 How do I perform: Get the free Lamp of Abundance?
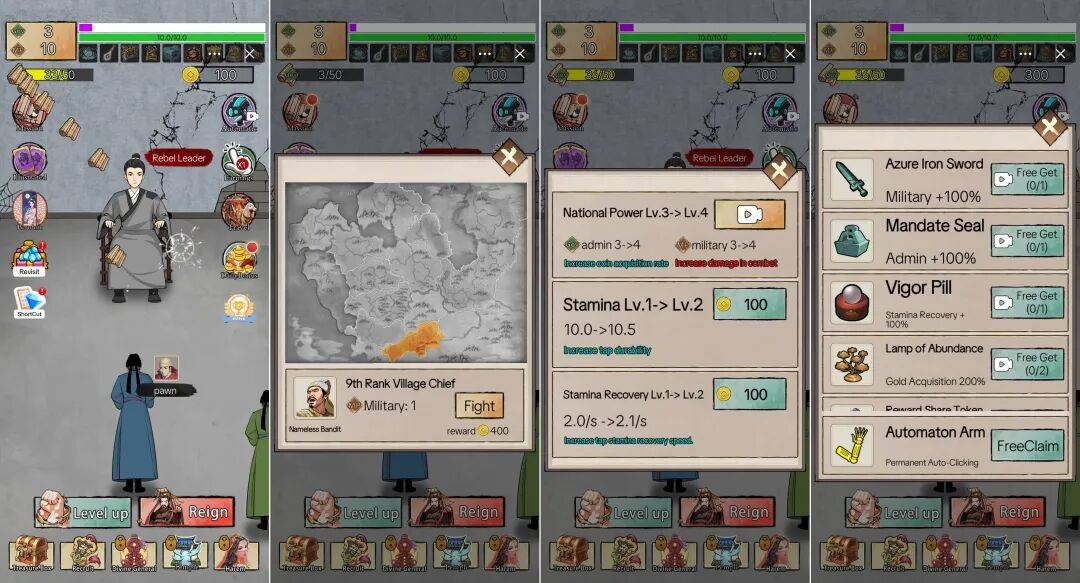(x=1026, y=364)
